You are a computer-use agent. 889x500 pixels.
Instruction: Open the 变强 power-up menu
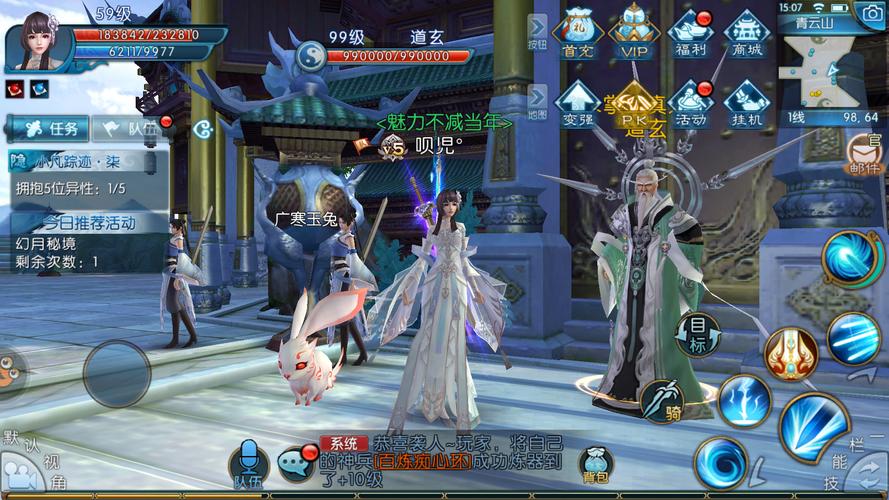click(578, 103)
